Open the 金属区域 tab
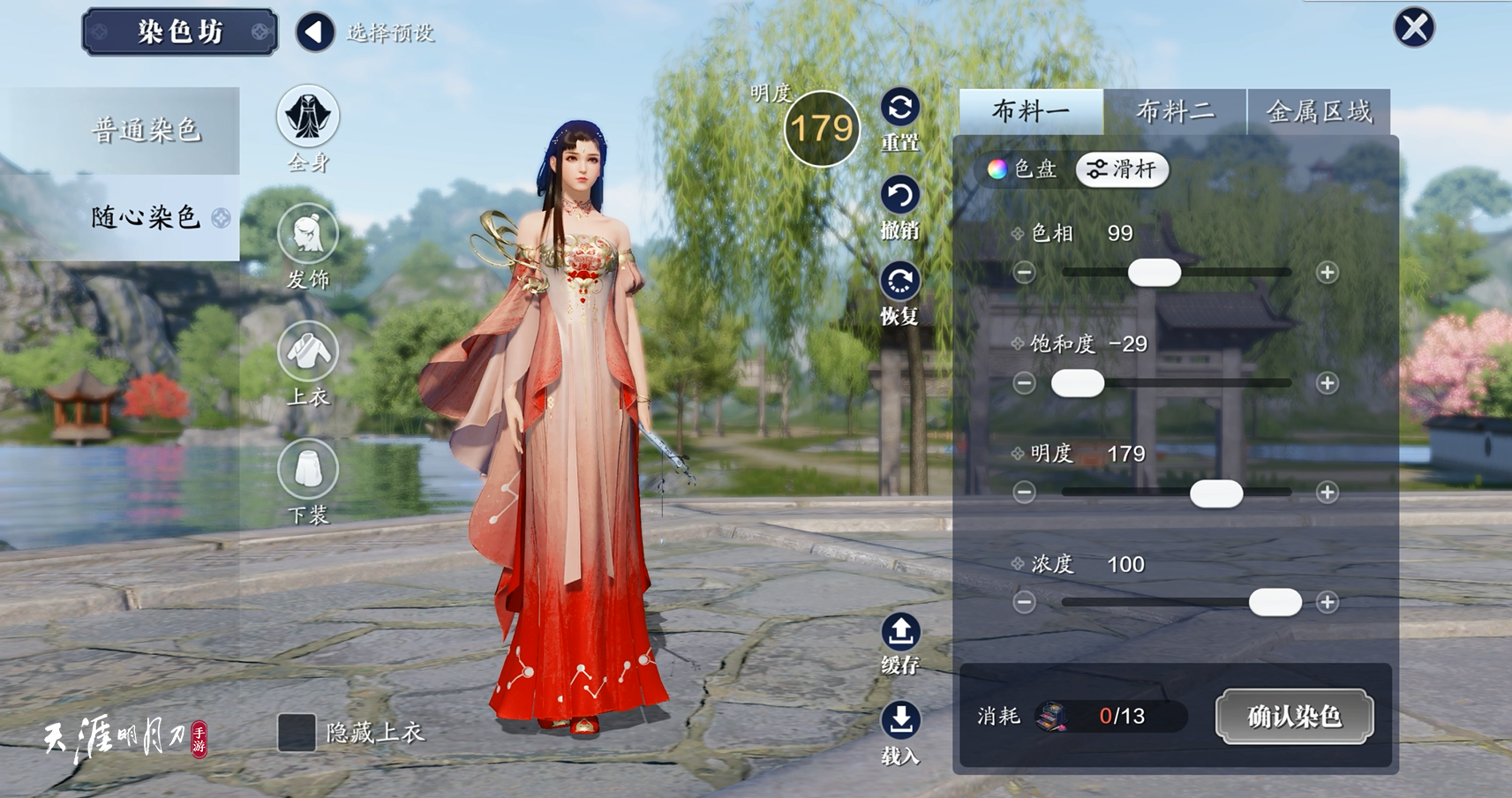 (x=1319, y=111)
